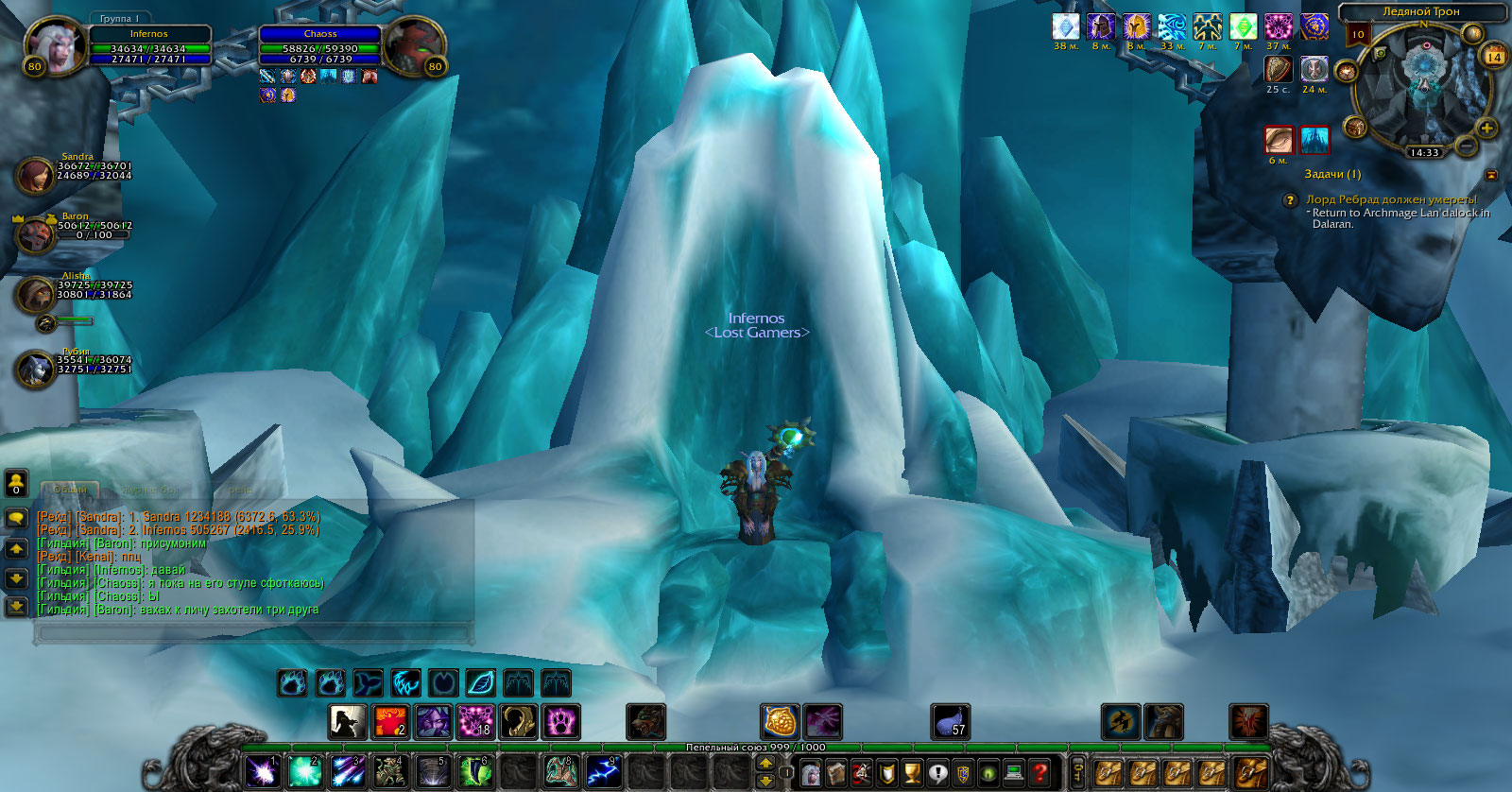This screenshot has width=1512, height=792.
Task: Select Baron's party frame
Action: click(36, 232)
